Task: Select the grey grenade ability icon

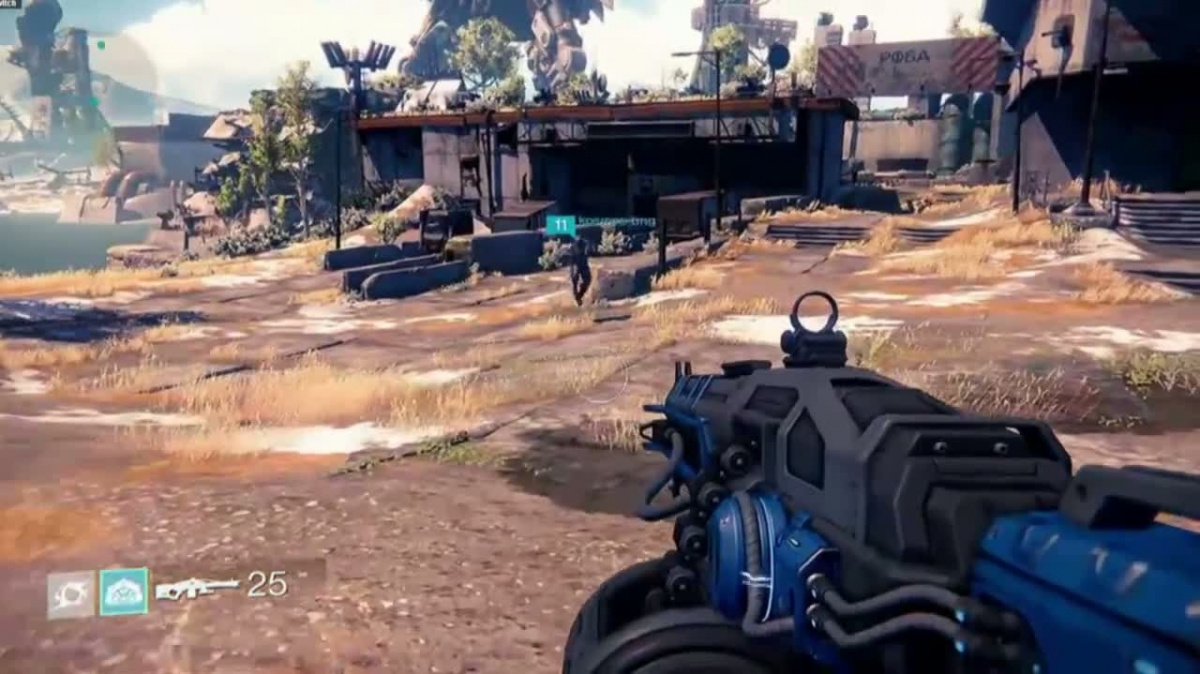Action: pyautogui.click(x=71, y=594)
